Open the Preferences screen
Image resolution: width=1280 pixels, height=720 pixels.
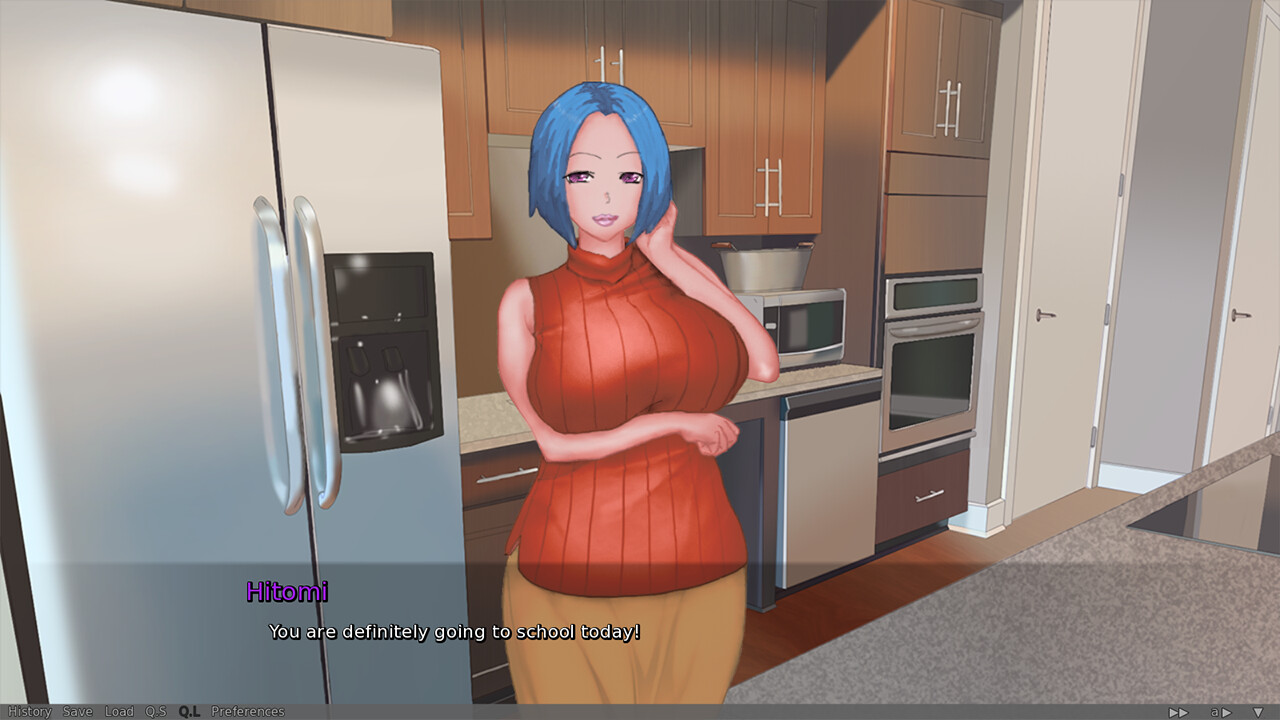click(x=250, y=712)
